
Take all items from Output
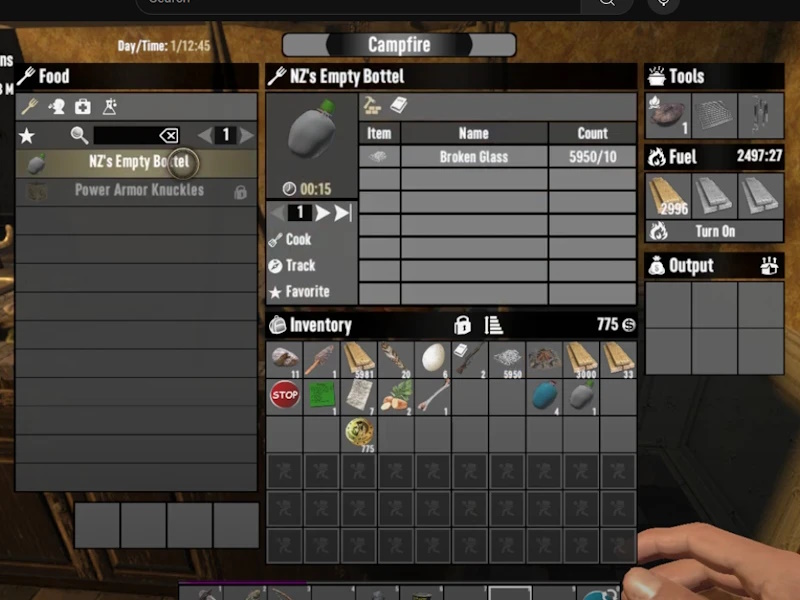pyautogui.click(x=770, y=266)
